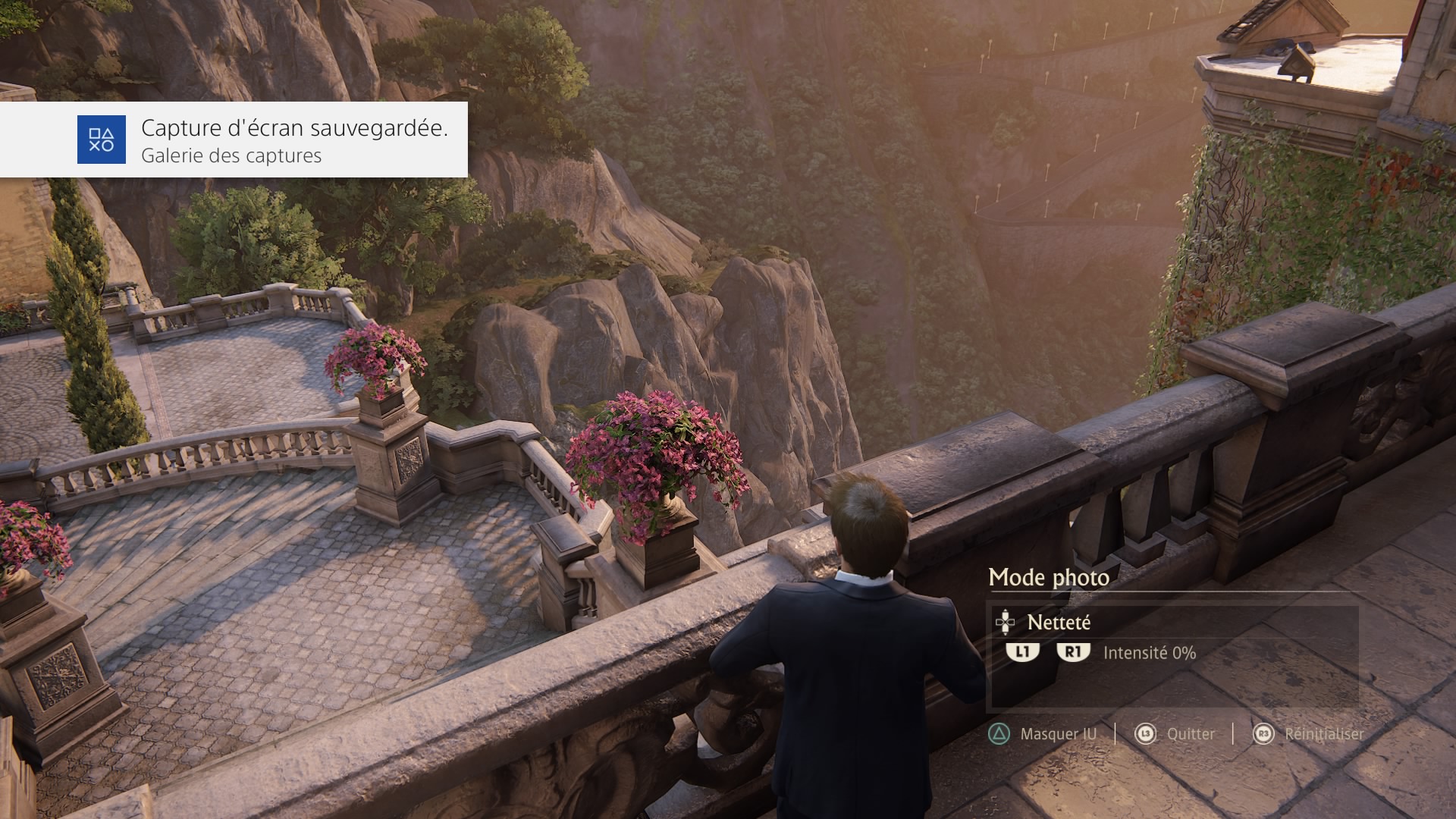This screenshot has width=1456, height=819.
Task: Click the PlayStation capture icon in the notification
Action: coord(101,140)
